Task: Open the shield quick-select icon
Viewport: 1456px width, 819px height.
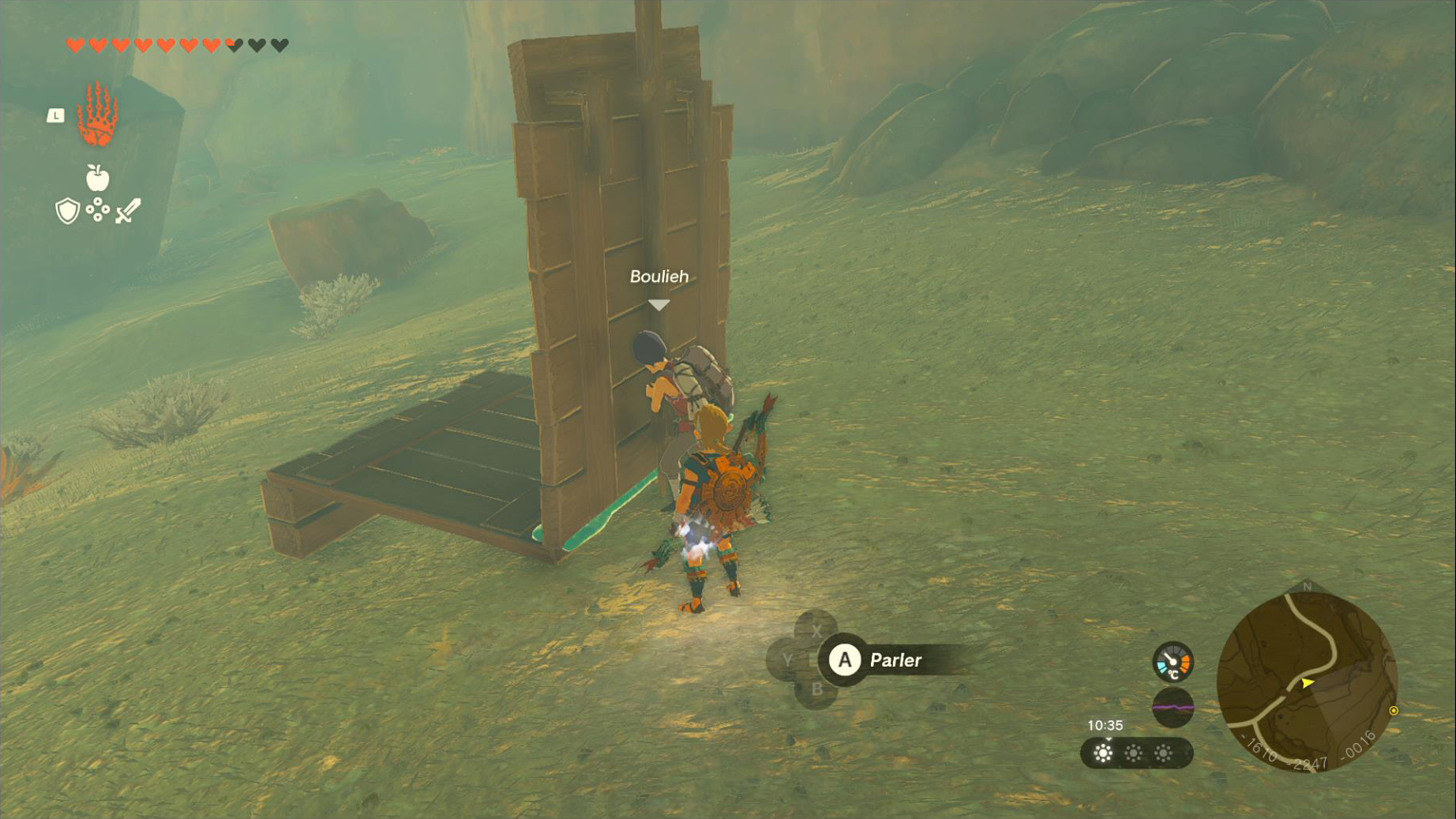Action: pyautogui.click(x=68, y=211)
